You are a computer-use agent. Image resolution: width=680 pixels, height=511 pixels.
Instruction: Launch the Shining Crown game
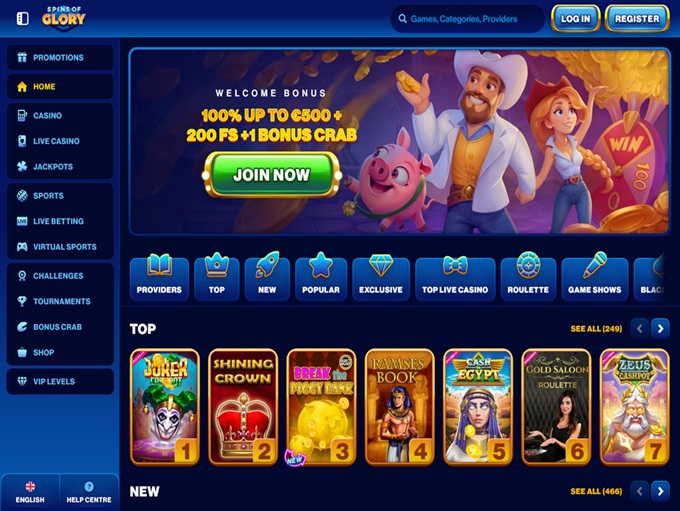(x=243, y=406)
